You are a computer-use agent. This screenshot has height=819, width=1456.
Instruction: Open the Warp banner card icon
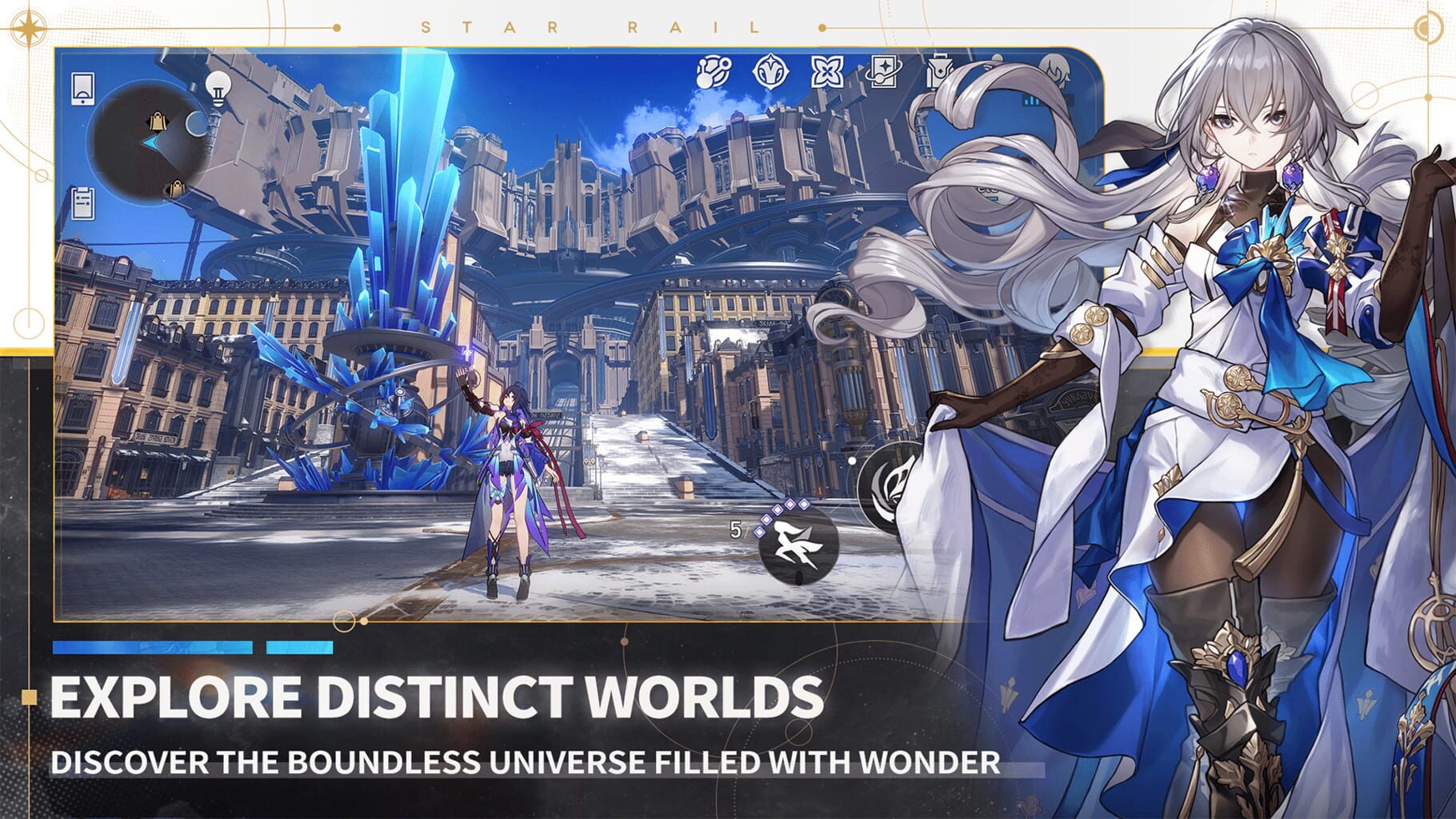pos(883,71)
